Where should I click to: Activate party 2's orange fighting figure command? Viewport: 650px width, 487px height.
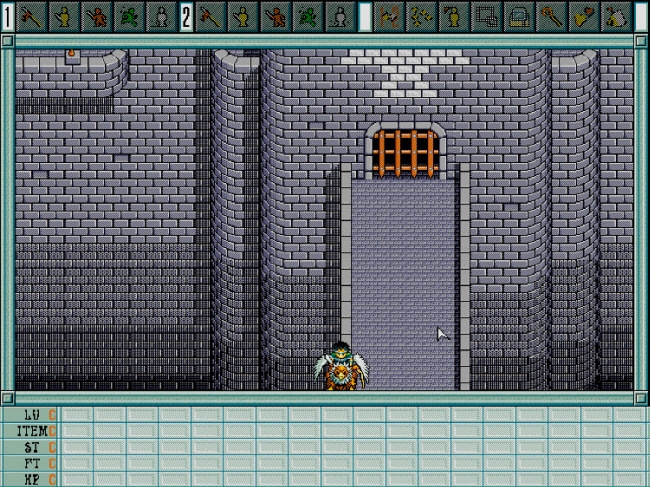(275, 15)
